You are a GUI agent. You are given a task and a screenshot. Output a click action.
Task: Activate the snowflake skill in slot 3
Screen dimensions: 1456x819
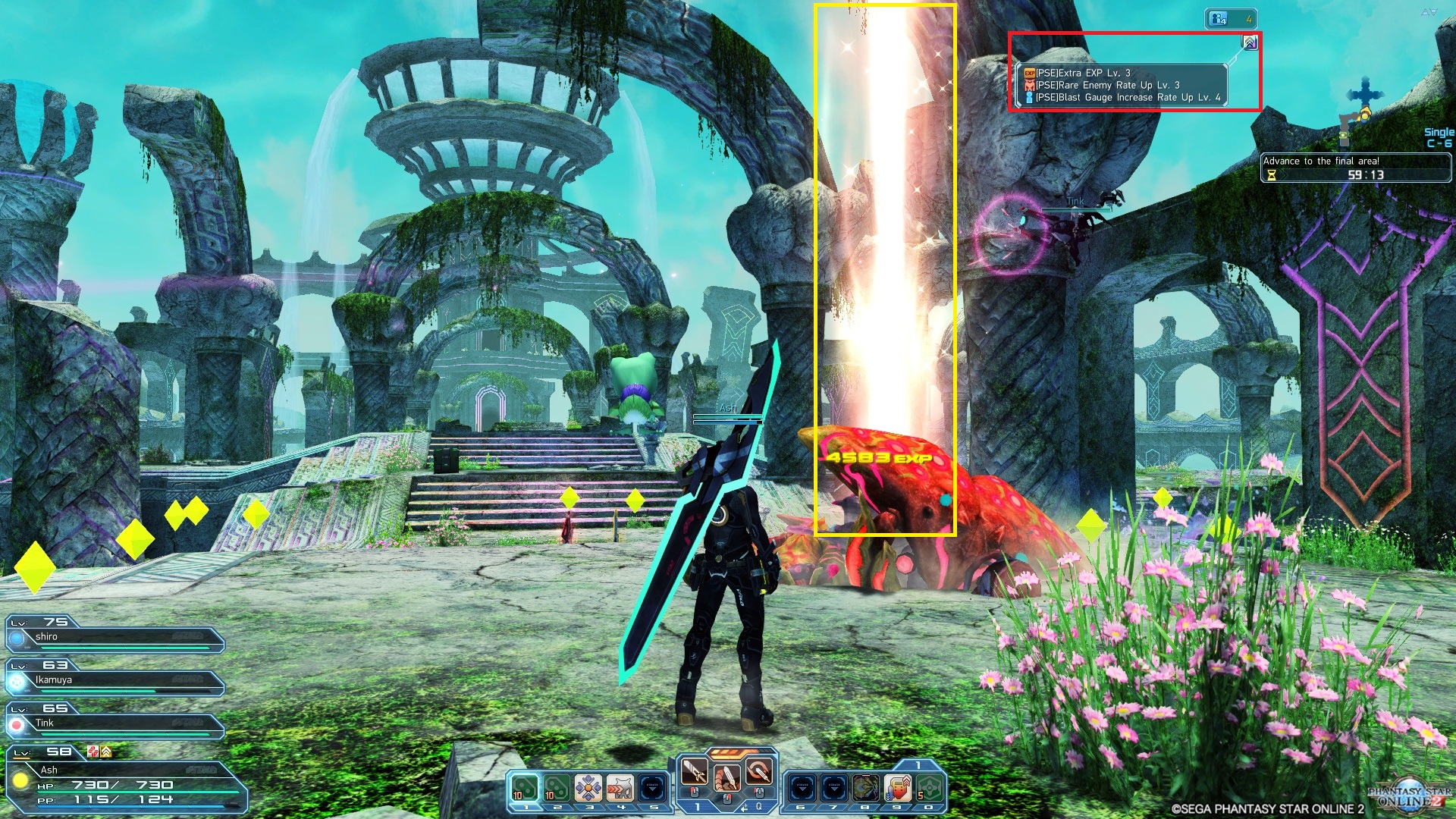588,789
